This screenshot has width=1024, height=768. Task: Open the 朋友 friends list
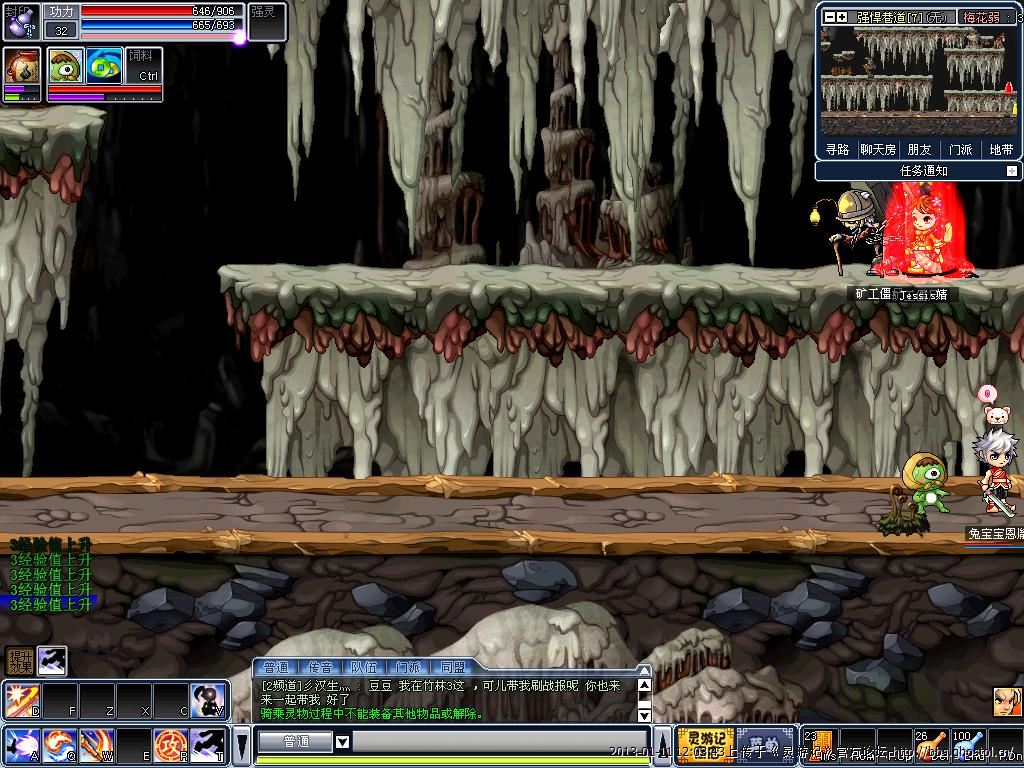coord(919,150)
